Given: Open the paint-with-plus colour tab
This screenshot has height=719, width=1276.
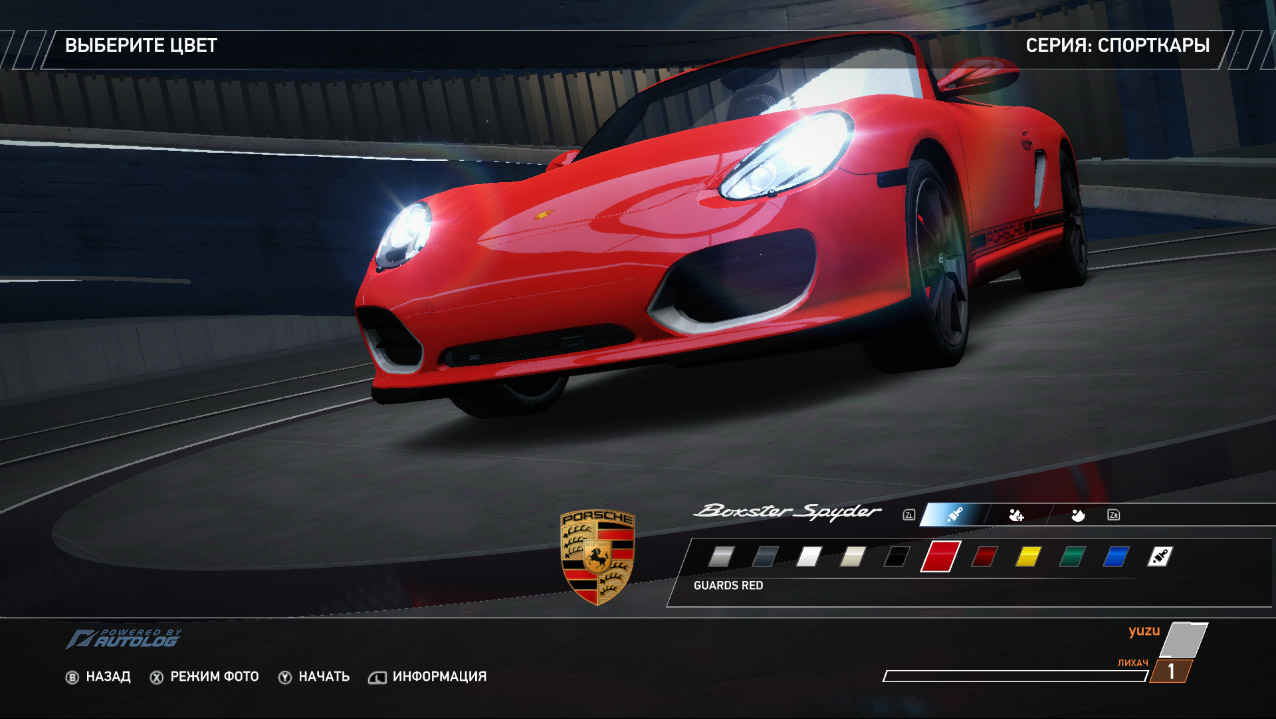Looking at the screenshot, I should tap(1016, 515).
